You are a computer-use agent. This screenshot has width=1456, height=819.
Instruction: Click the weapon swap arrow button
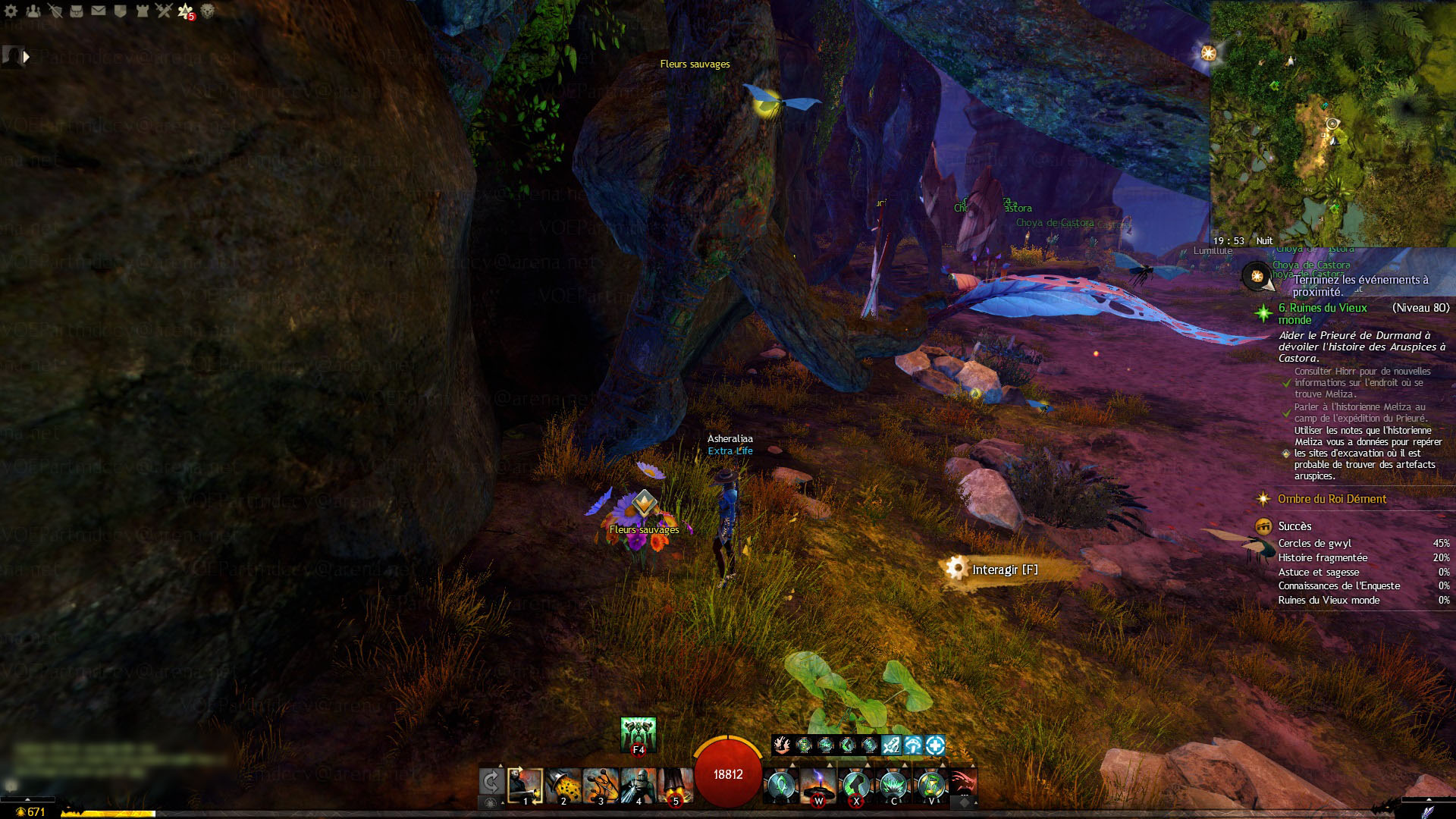491,782
